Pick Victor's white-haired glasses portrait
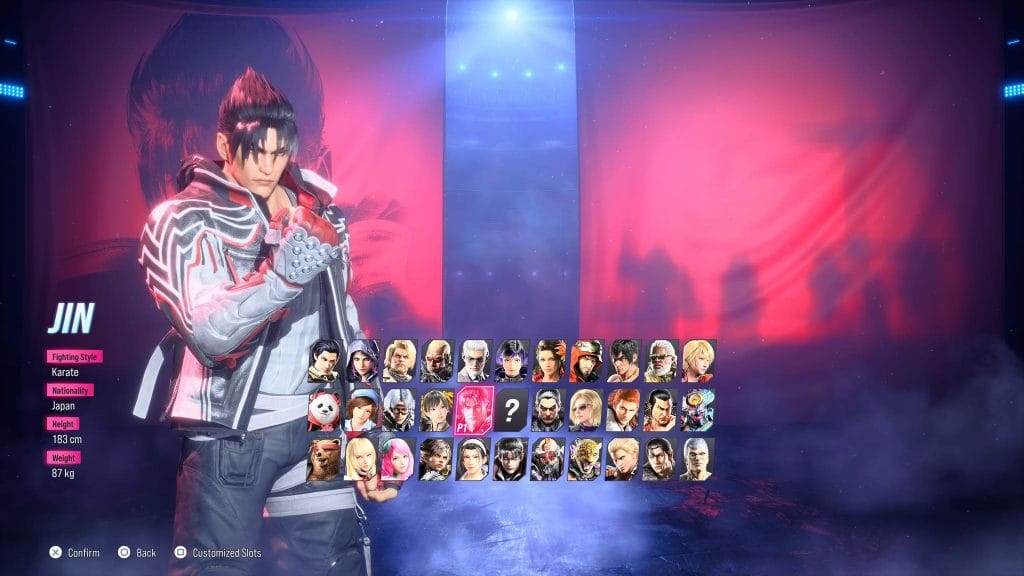 [x=473, y=361]
